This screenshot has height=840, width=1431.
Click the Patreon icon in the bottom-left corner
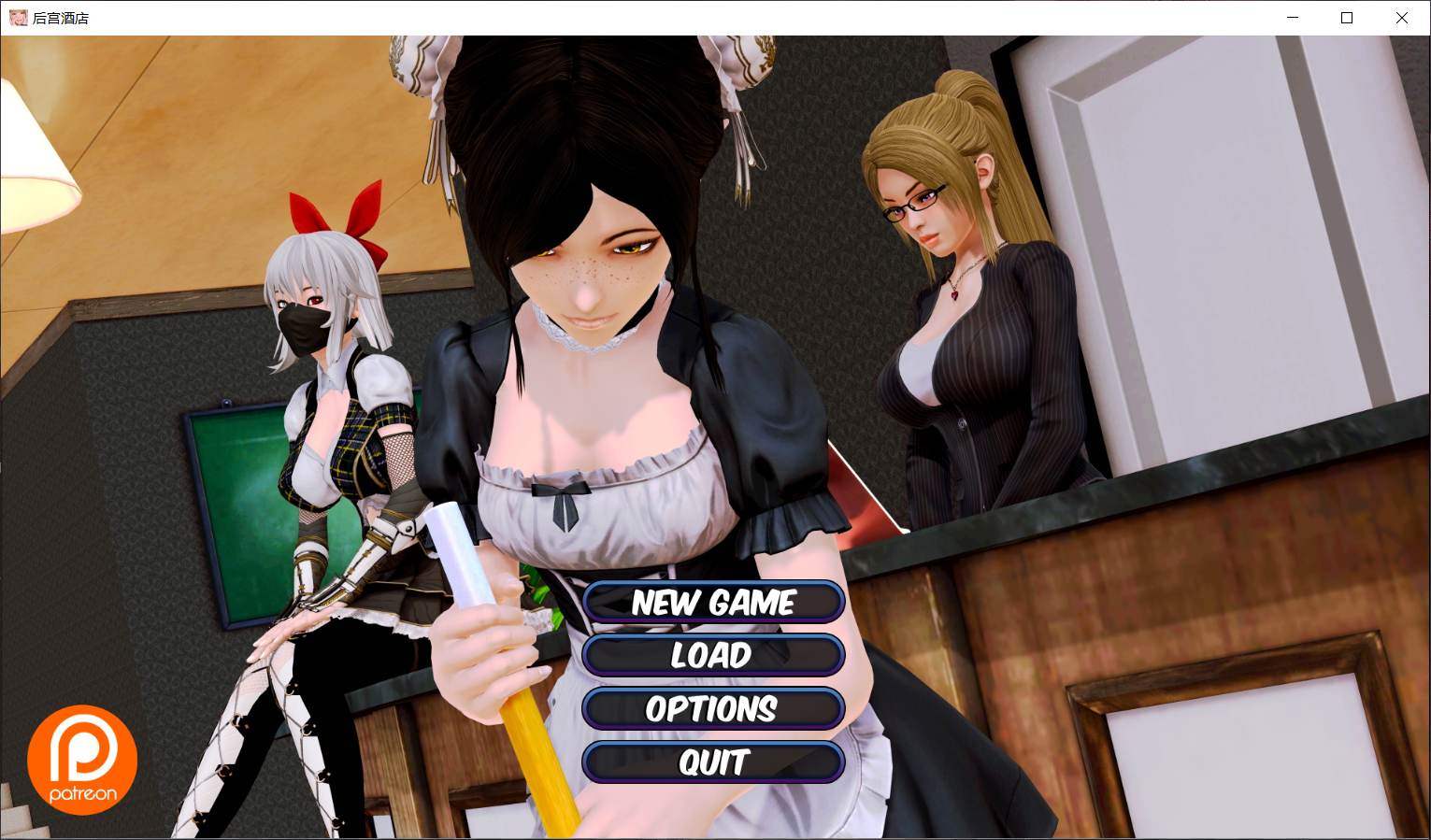click(x=82, y=759)
